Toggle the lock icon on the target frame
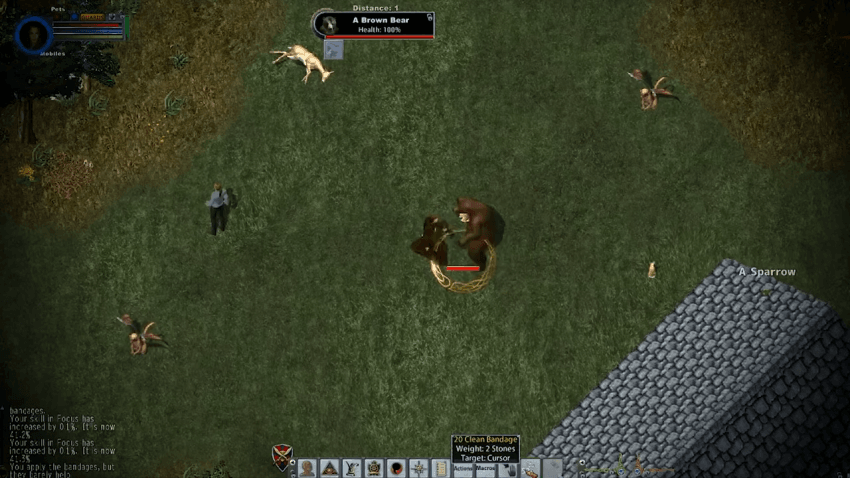Viewport: 850px width, 478px height. click(429, 17)
